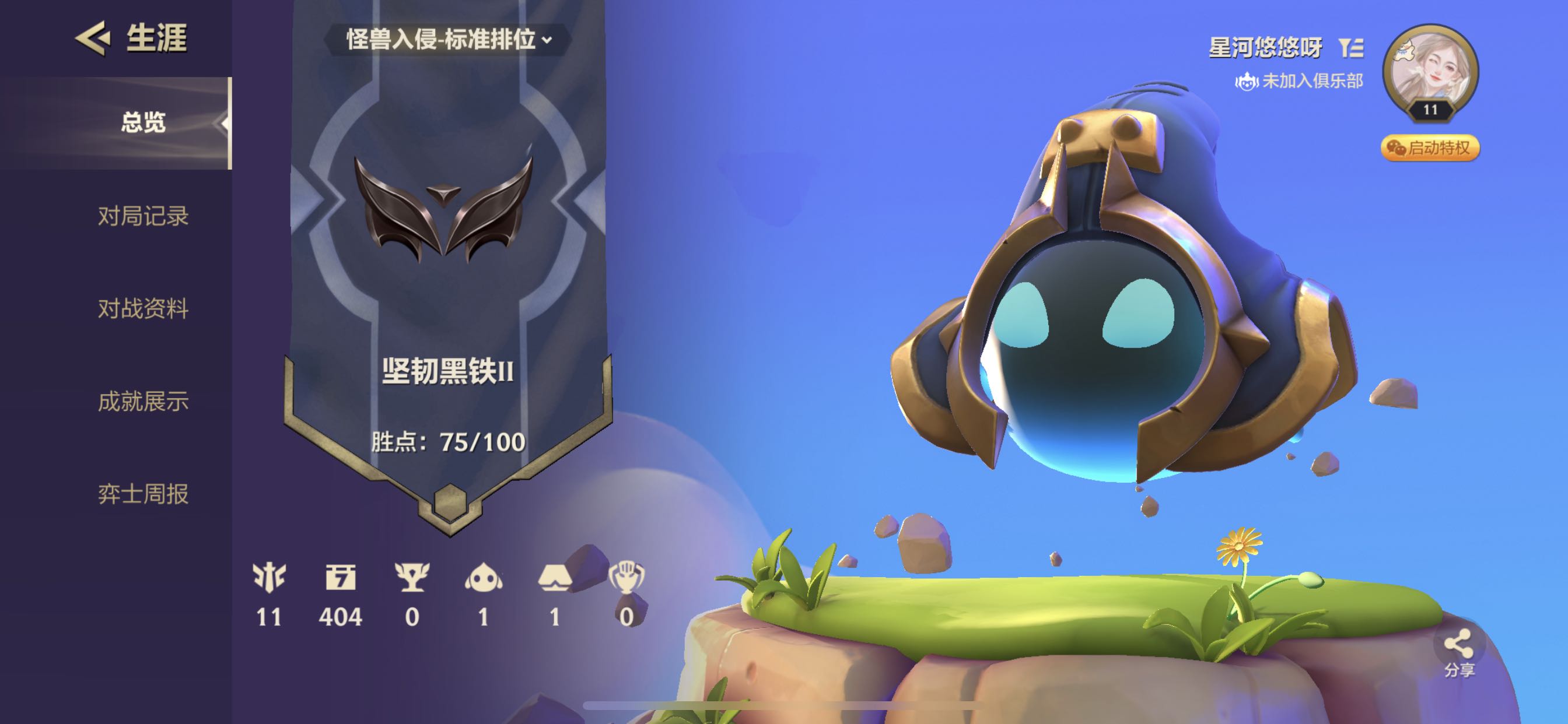Screen dimensions: 1568x724
Task: Tap the little legend head icon
Action: click(484, 577)
